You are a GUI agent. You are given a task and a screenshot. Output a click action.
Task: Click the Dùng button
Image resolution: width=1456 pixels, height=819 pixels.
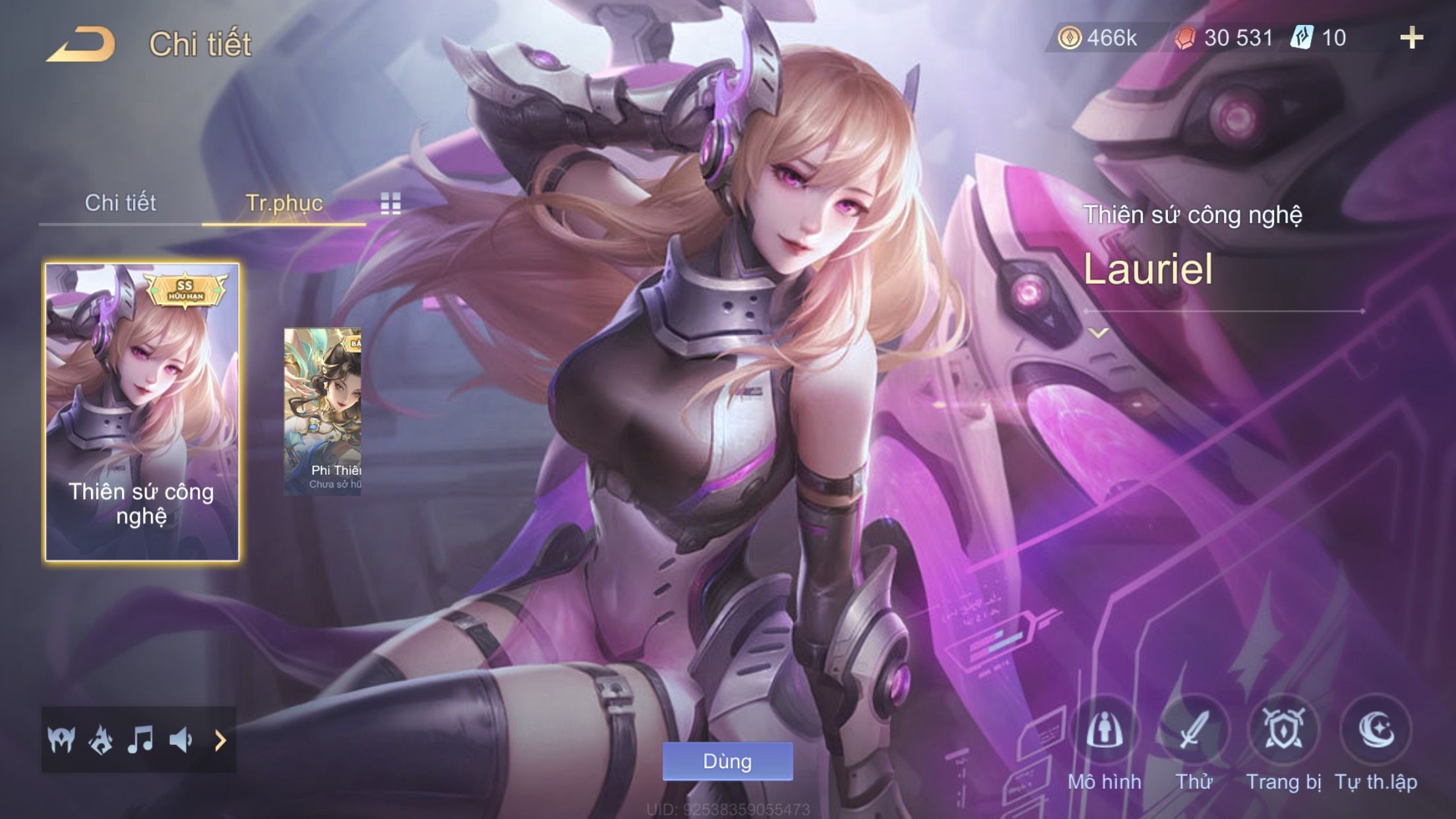(x=727, y=762)
